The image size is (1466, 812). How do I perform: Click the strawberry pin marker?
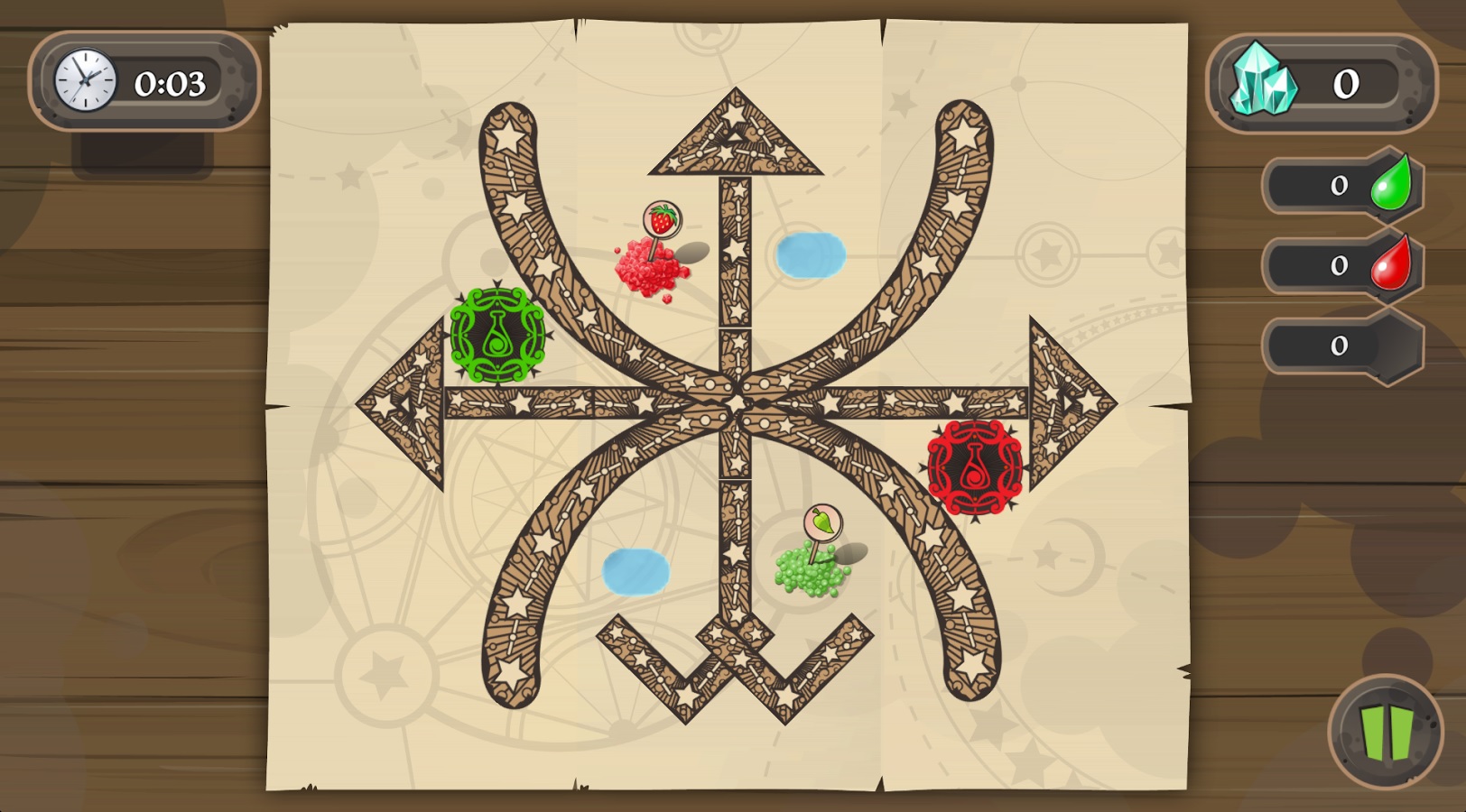(x=662, y=219)
